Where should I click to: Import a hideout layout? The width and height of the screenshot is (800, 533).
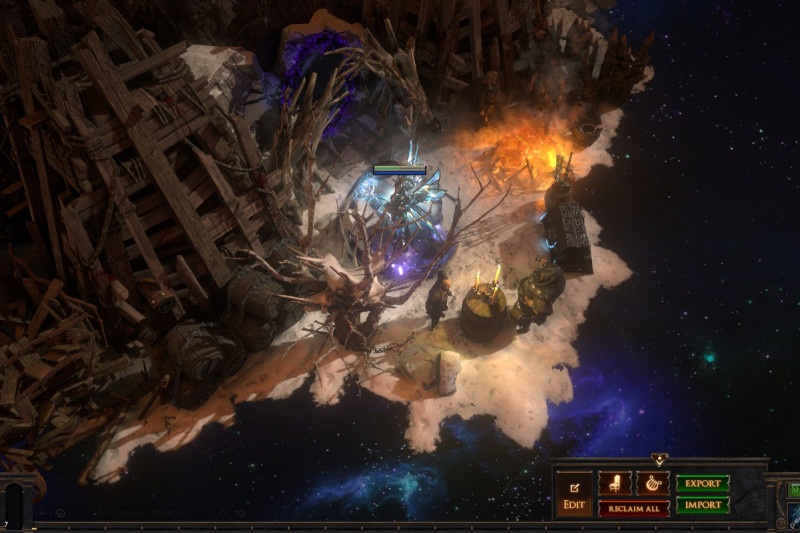click(x=703, y=506)
